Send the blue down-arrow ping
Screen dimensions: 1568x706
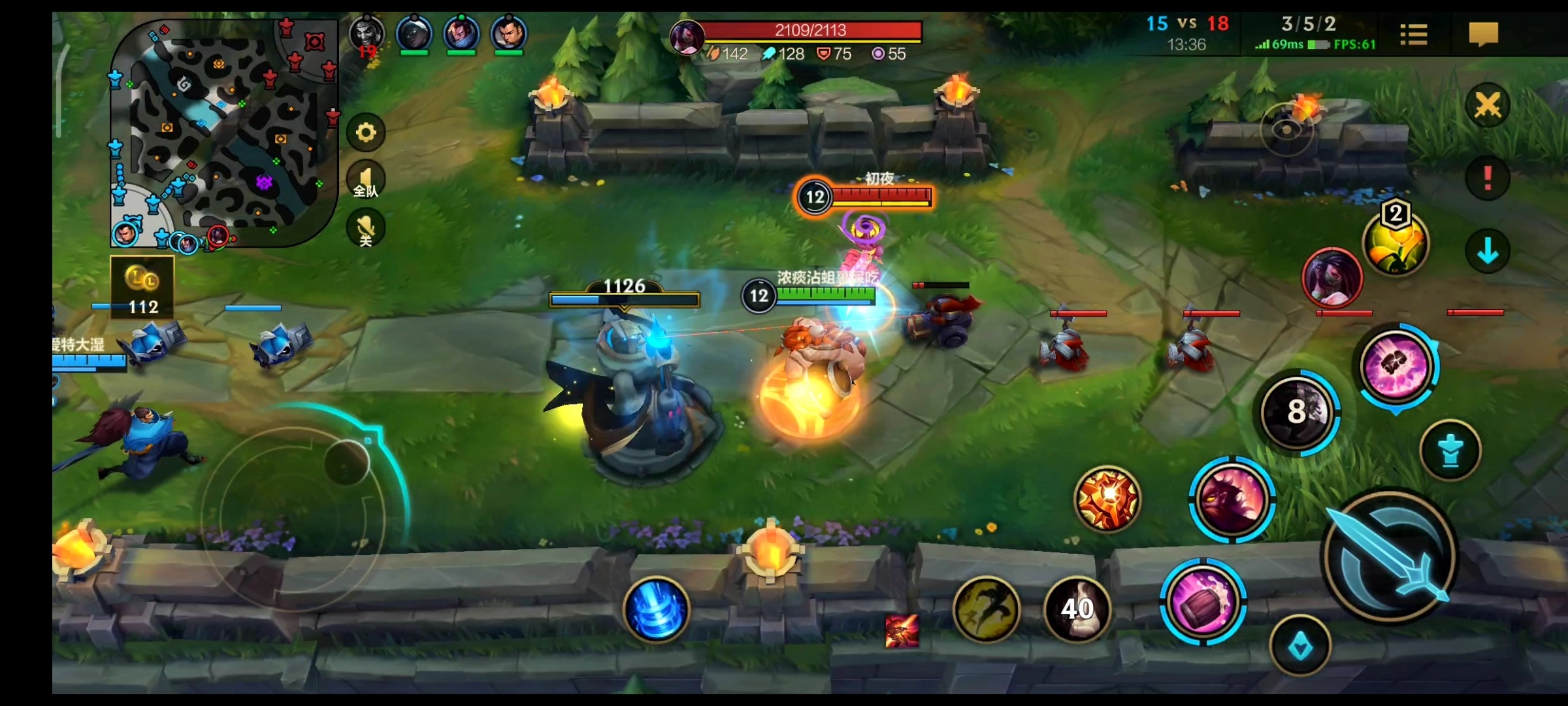[x=1488, y=251]
